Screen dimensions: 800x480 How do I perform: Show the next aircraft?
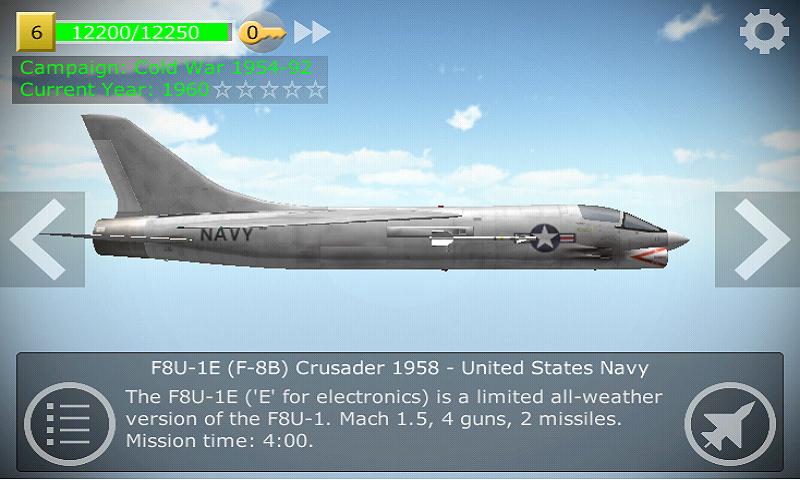tap(758, 239)
